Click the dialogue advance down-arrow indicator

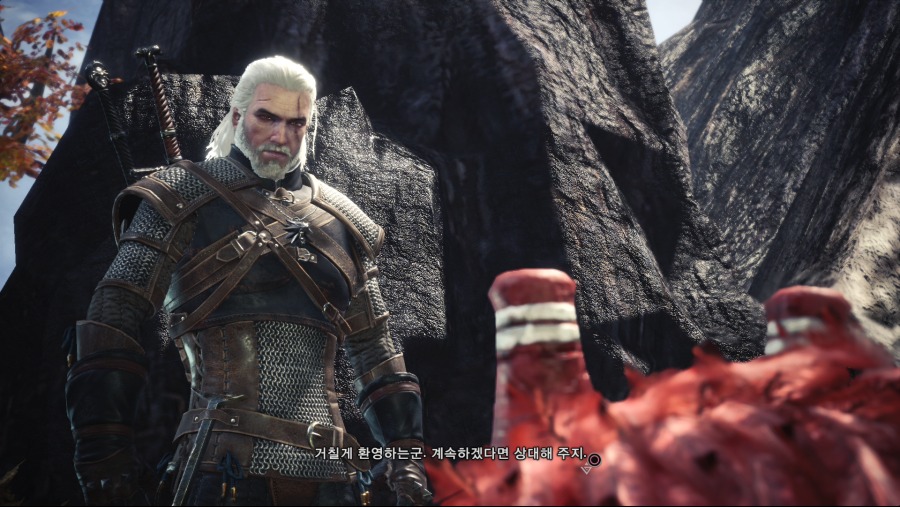click(x=587, y=470)
